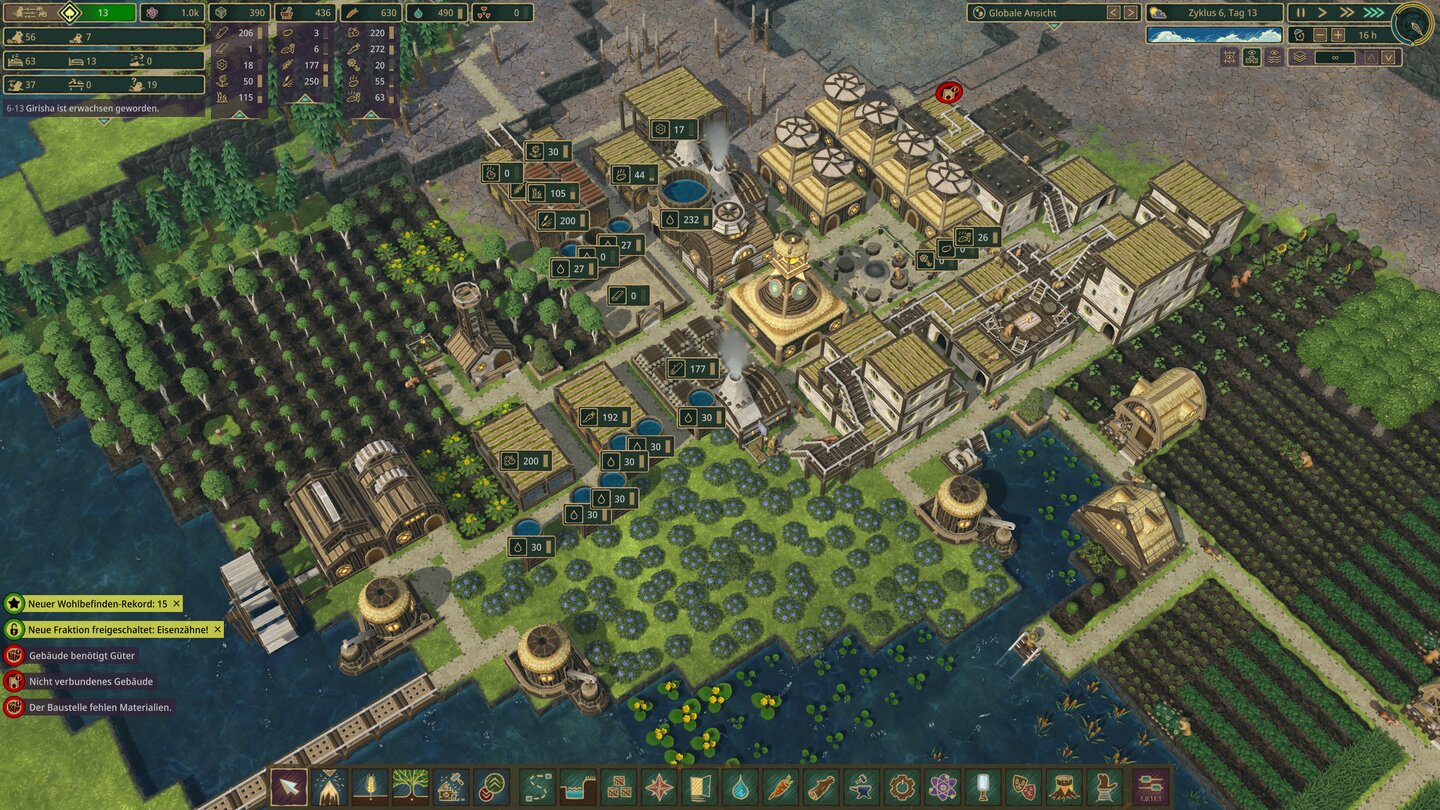Open the gear machinery category
Screen dimensions: 1440x810
[x=899, y=787]
